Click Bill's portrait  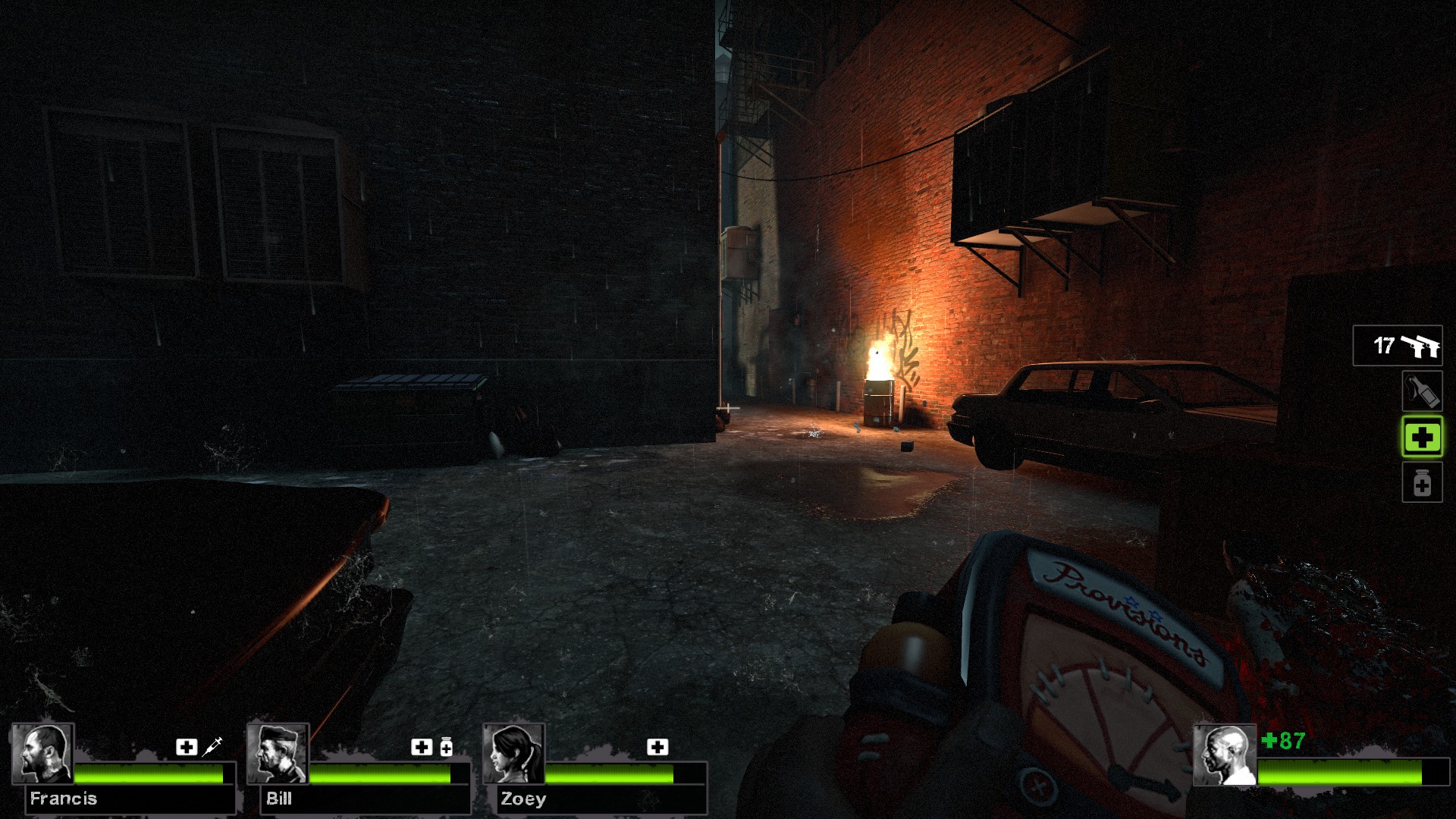278,754
